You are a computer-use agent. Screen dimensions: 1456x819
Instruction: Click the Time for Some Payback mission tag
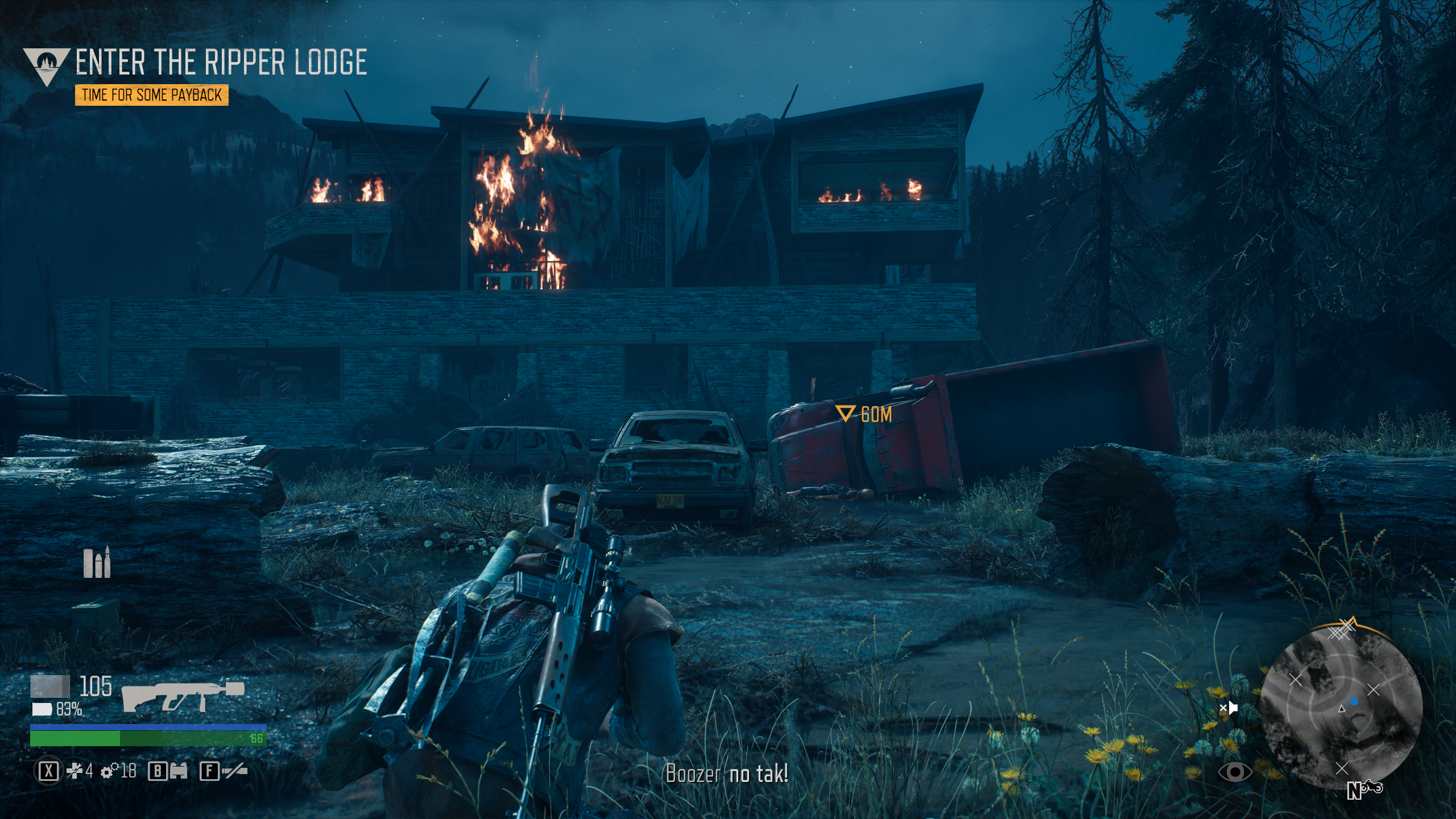click(x=151, y=95)
